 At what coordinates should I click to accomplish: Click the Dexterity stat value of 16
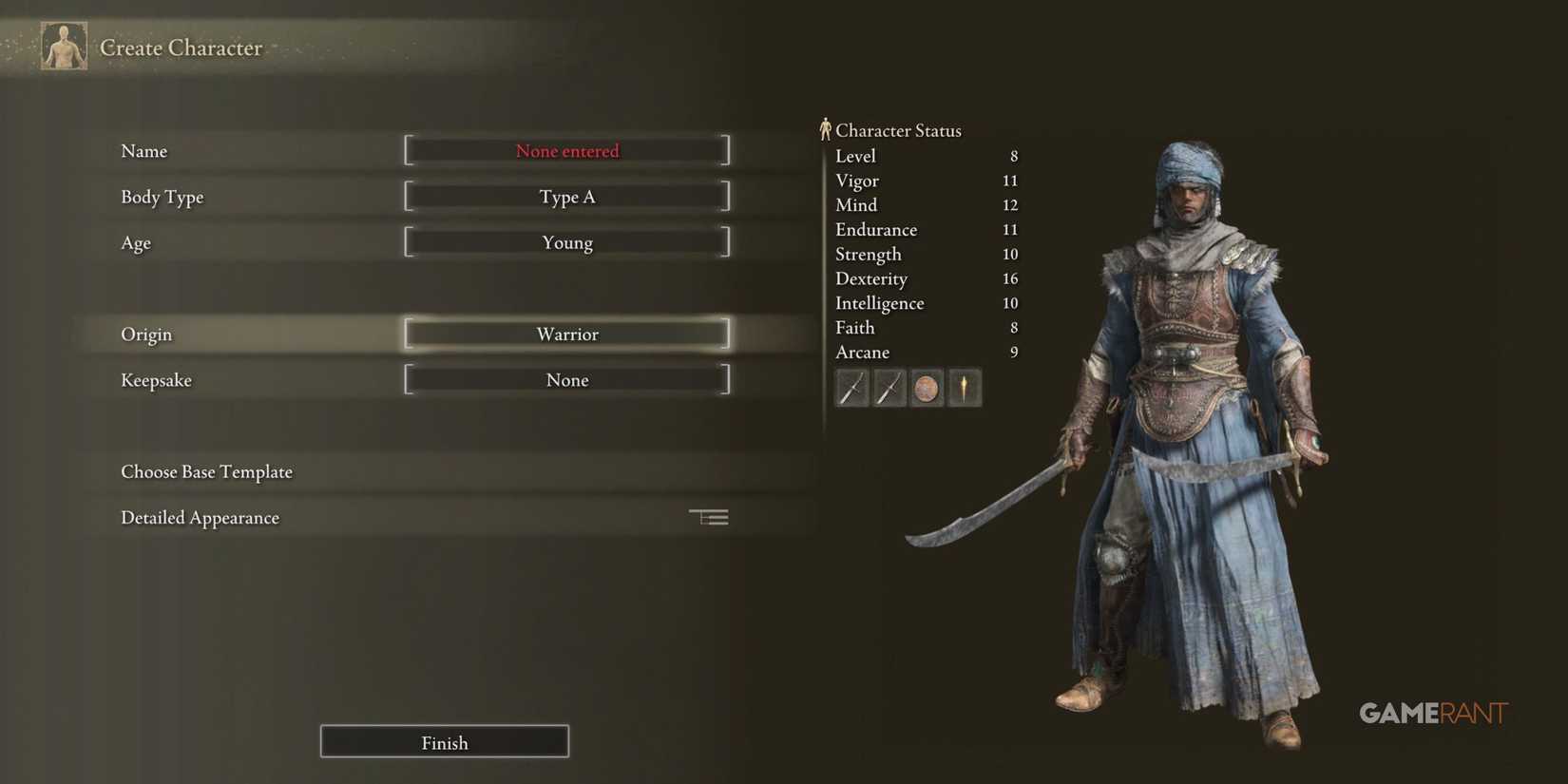tap(1010, 278)
